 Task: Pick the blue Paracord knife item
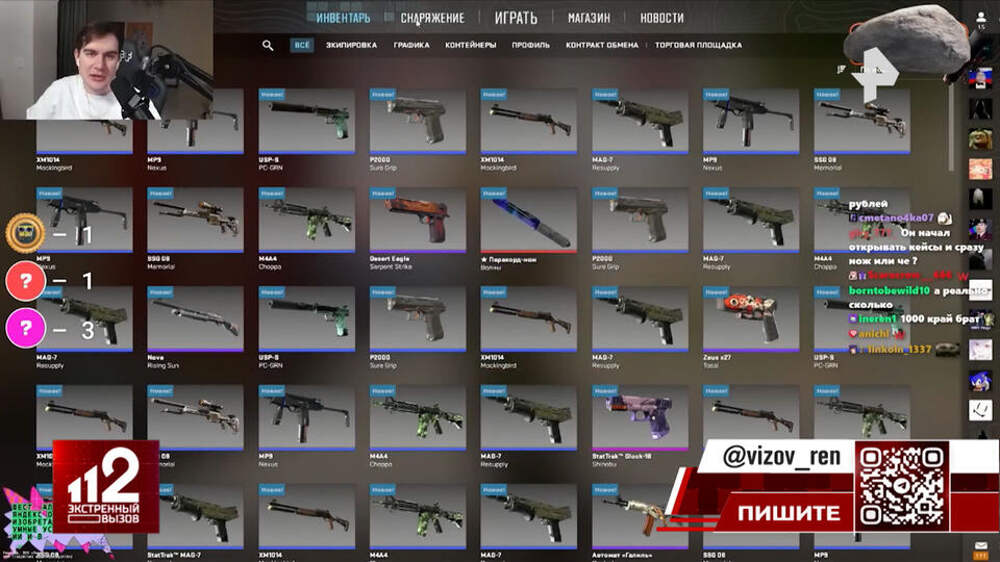(x=528, y=220)
